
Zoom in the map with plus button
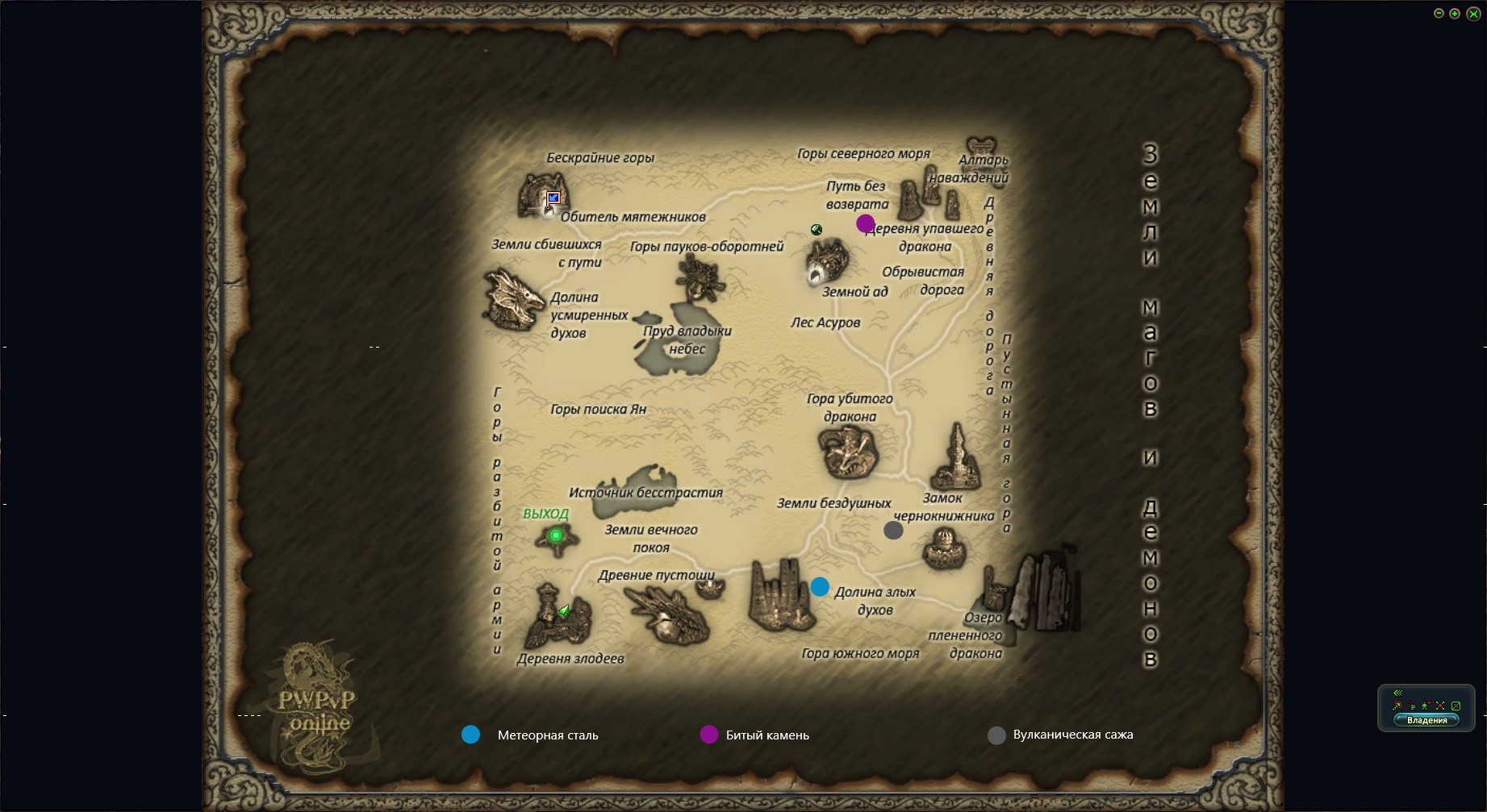point(1455,14)
